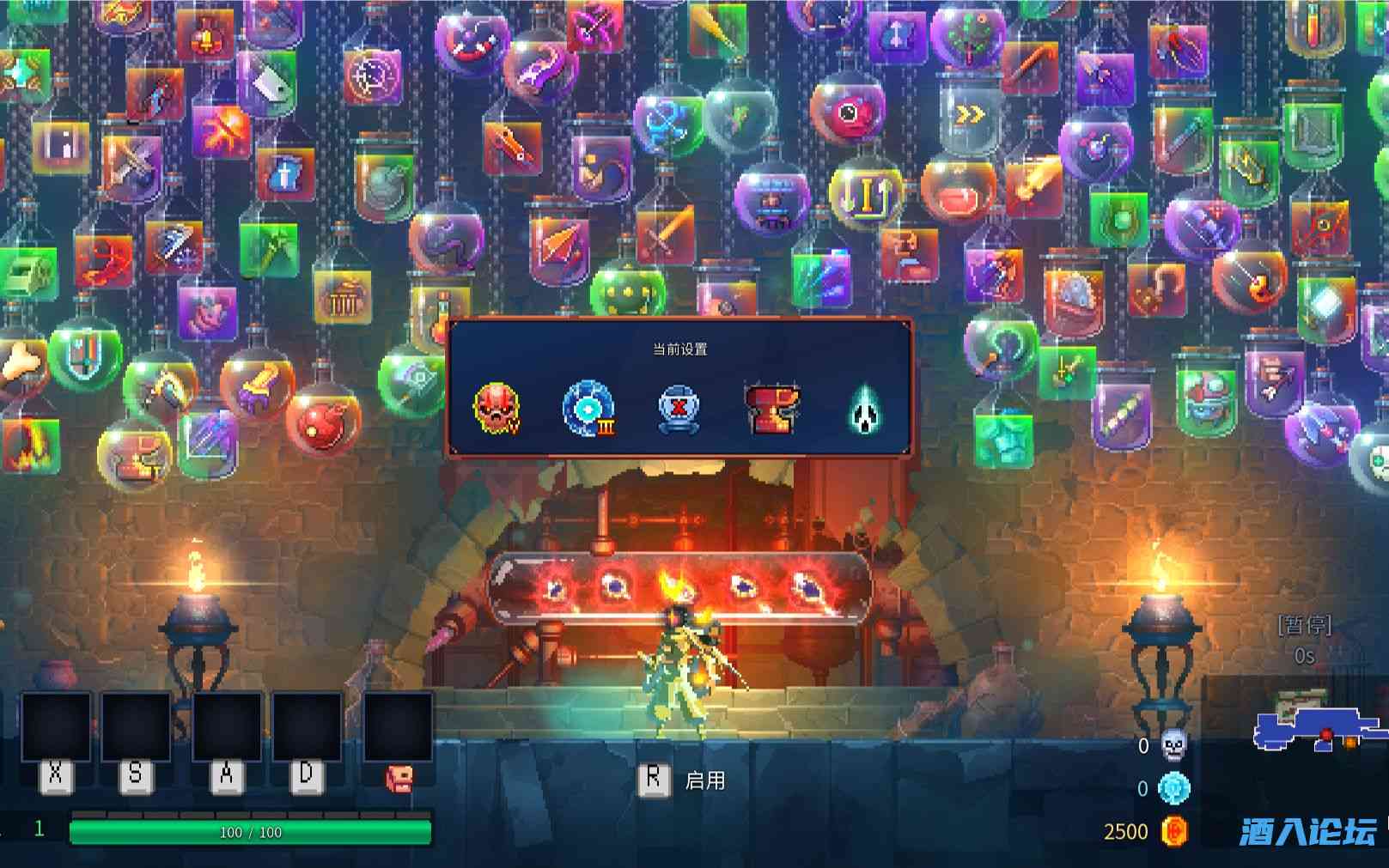Screen dimensions: 1389x868
Task: Click the skull kill counter icon
Action: (x=1173, y=745)
